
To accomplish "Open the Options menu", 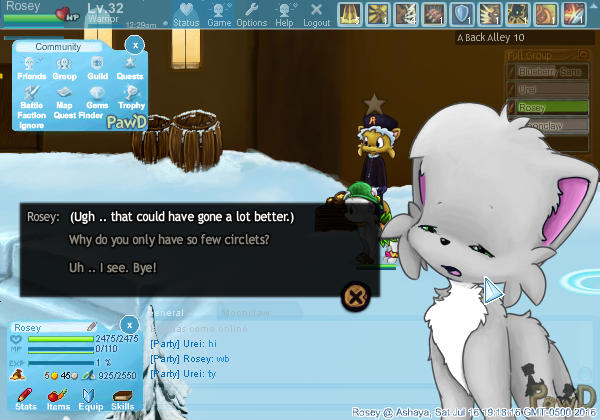I will click(251, 15).
